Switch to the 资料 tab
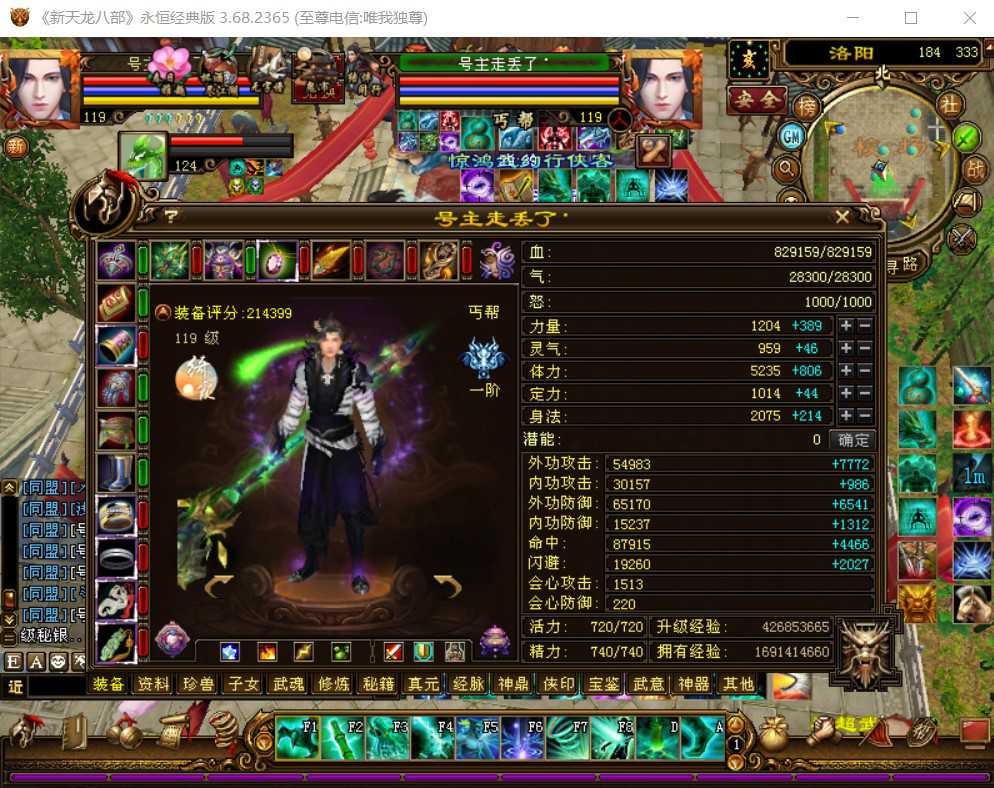 click(153, 684)
